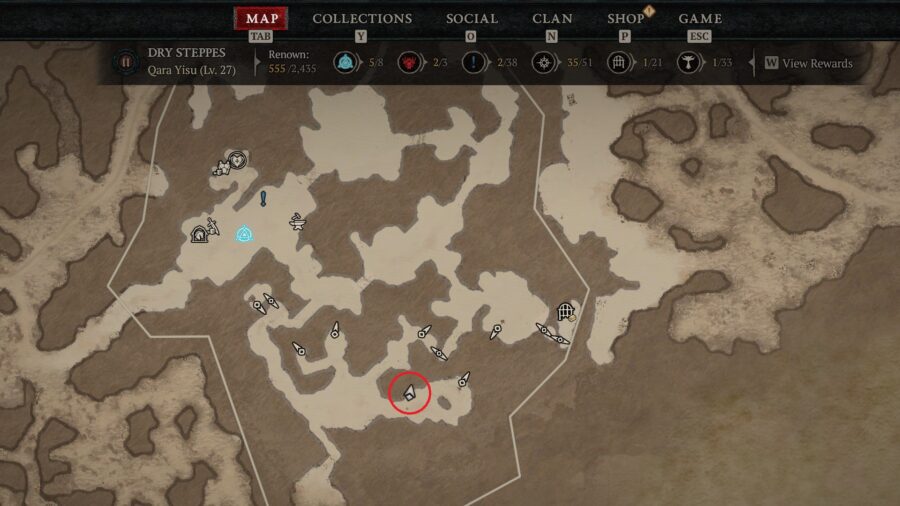Open the Collections tab
This screenshot has height=506, width=900.
pos(362,19)
